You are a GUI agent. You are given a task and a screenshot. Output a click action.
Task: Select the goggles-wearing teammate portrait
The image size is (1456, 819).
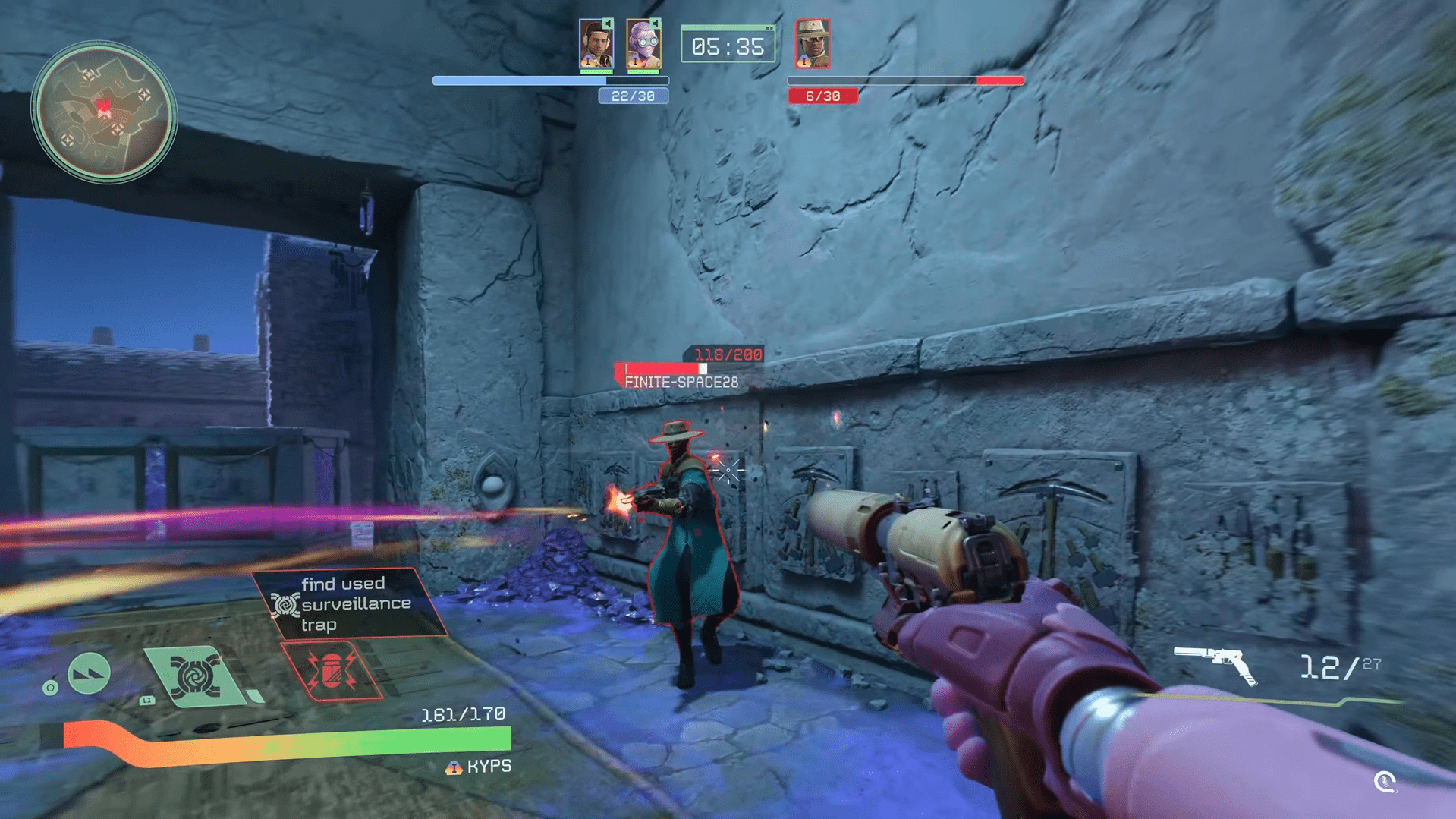[643, 45]
